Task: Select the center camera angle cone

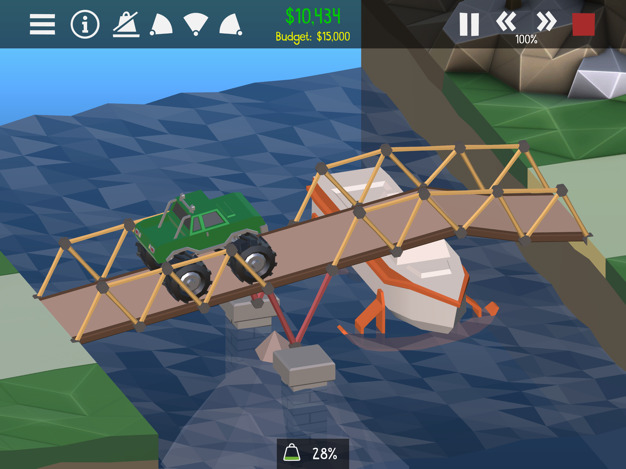Action: click(x=196, y=23)
